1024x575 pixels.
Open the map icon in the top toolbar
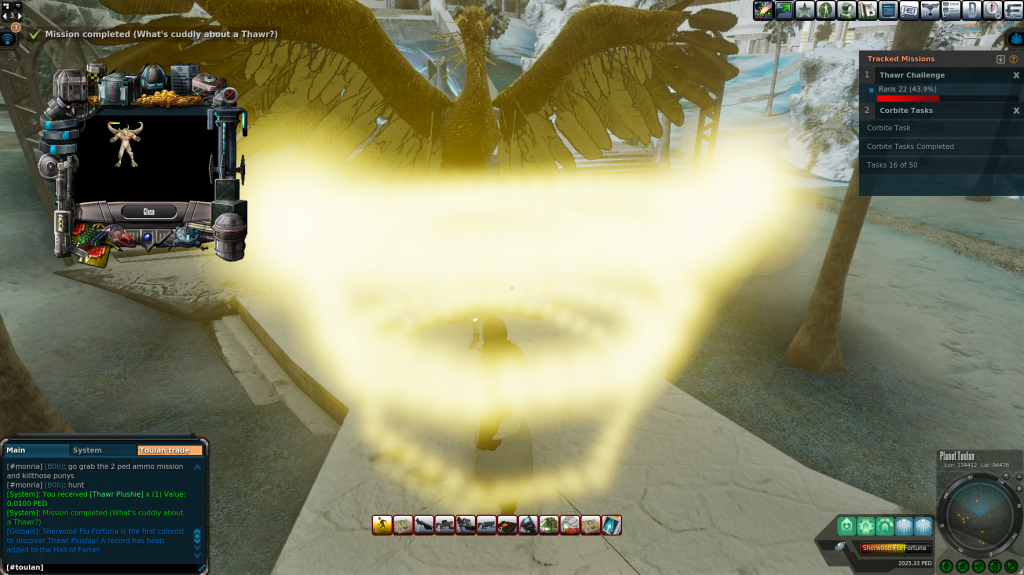pyautogui.click(x=867, y=10)
